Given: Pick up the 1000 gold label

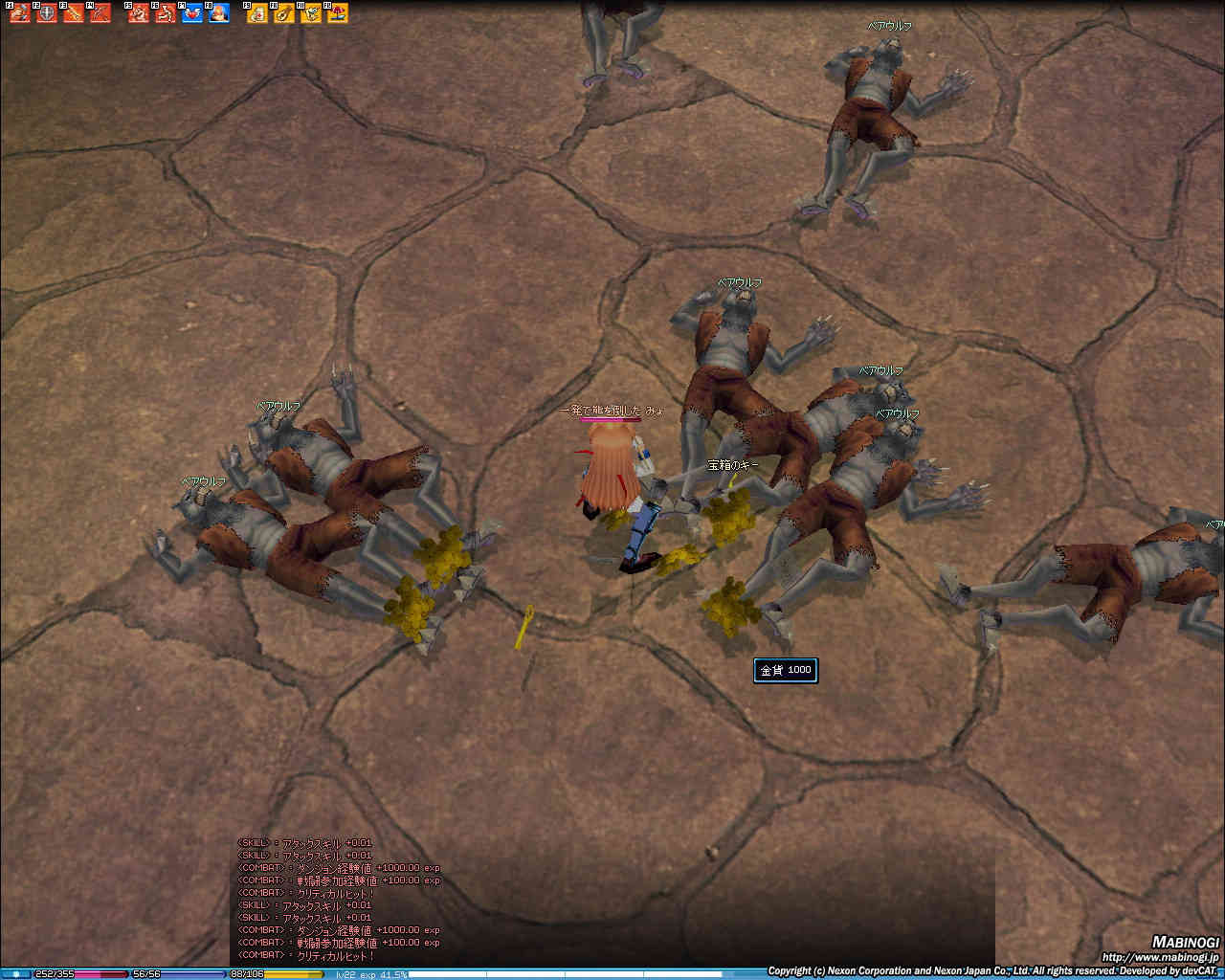Looking at the screenshot, I should point(786,670).
